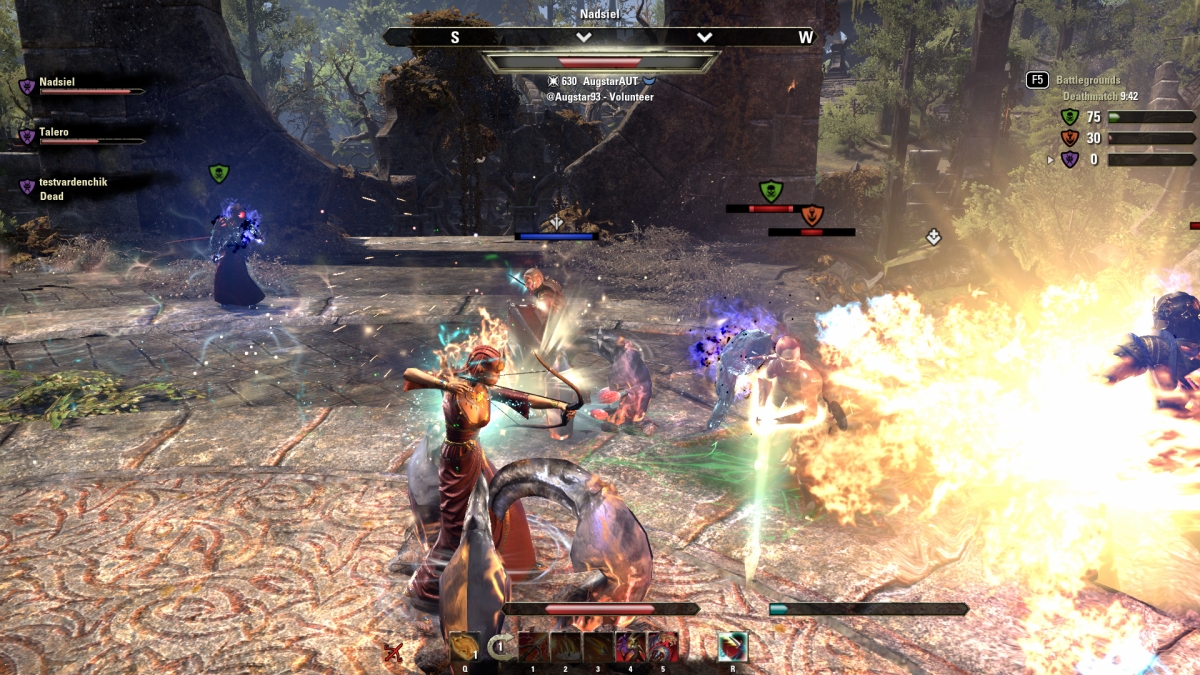Use the quickslot food item
Screen dimensions: 1200x675
click(x=465, y=647)
